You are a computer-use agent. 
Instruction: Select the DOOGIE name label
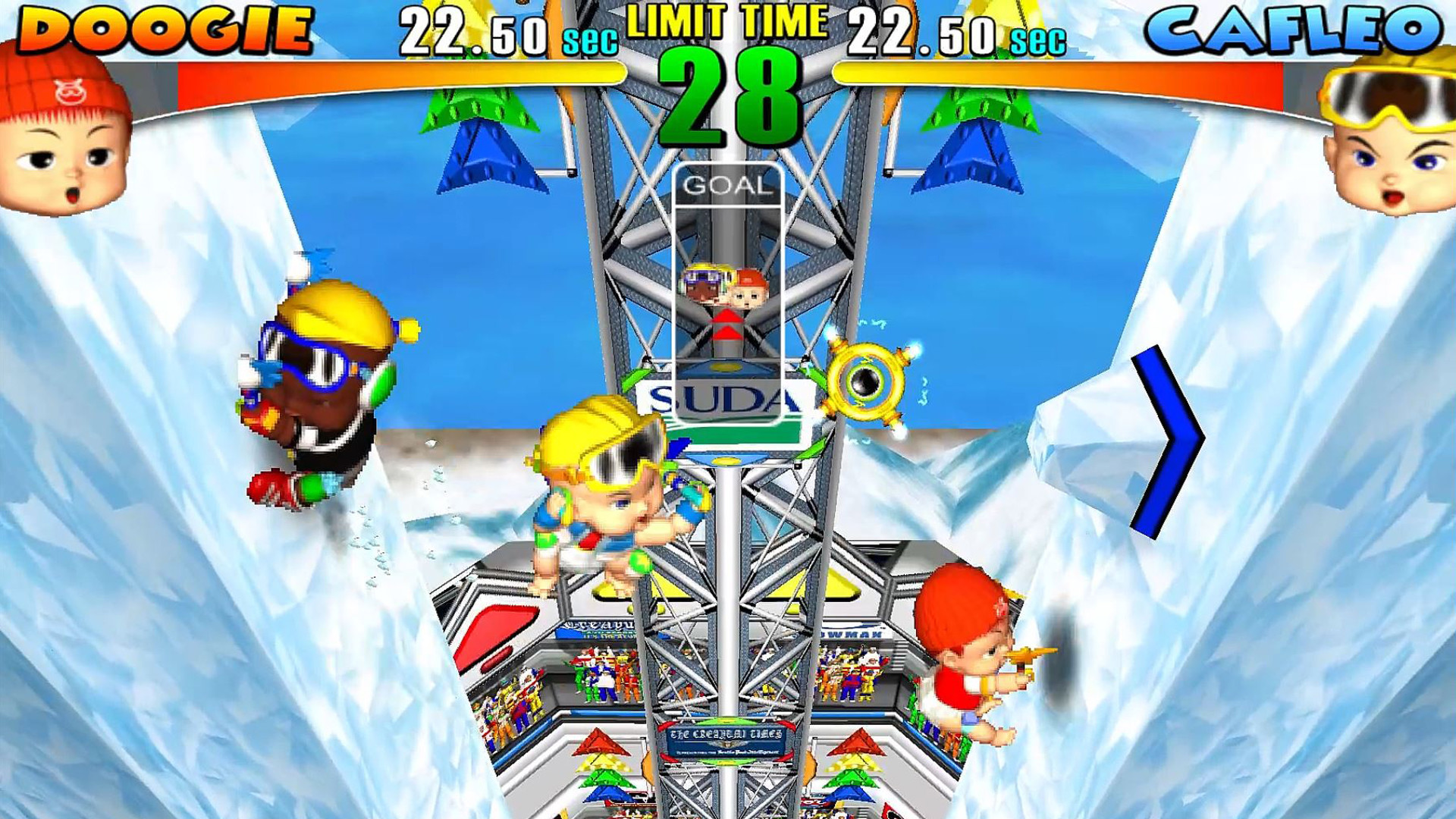point(163,30)
